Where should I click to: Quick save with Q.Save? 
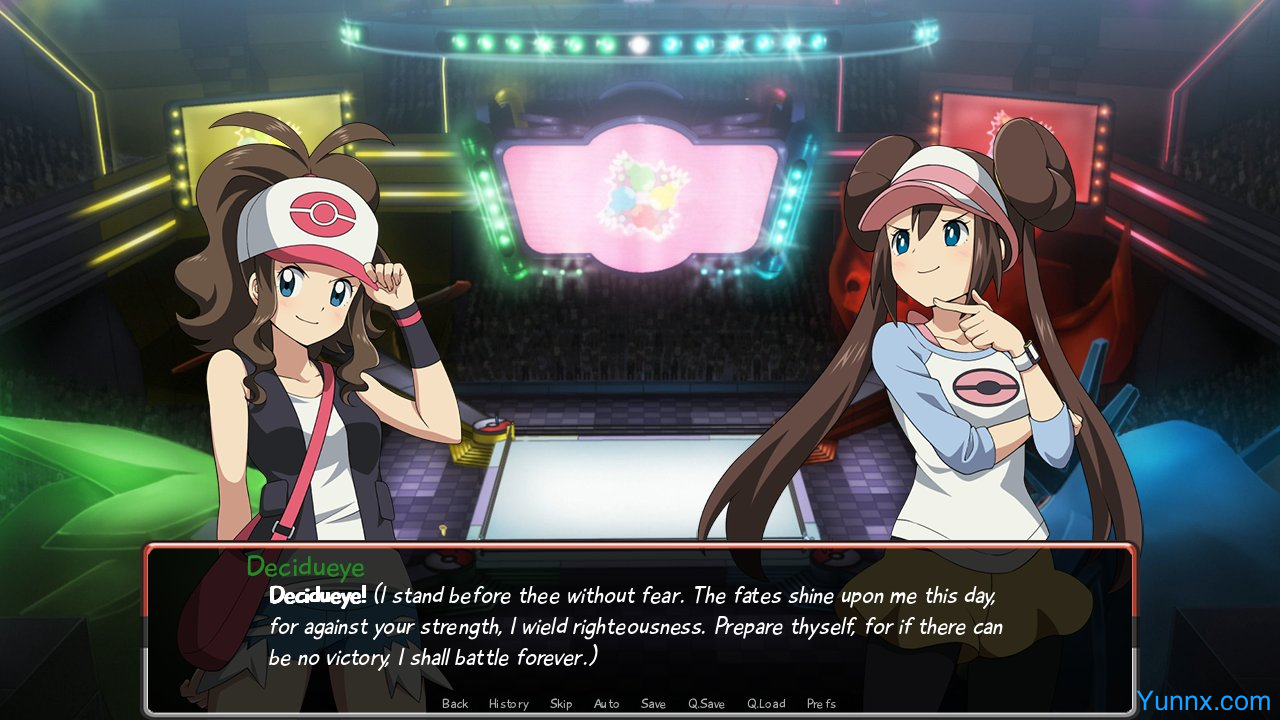tap(706, 704)
